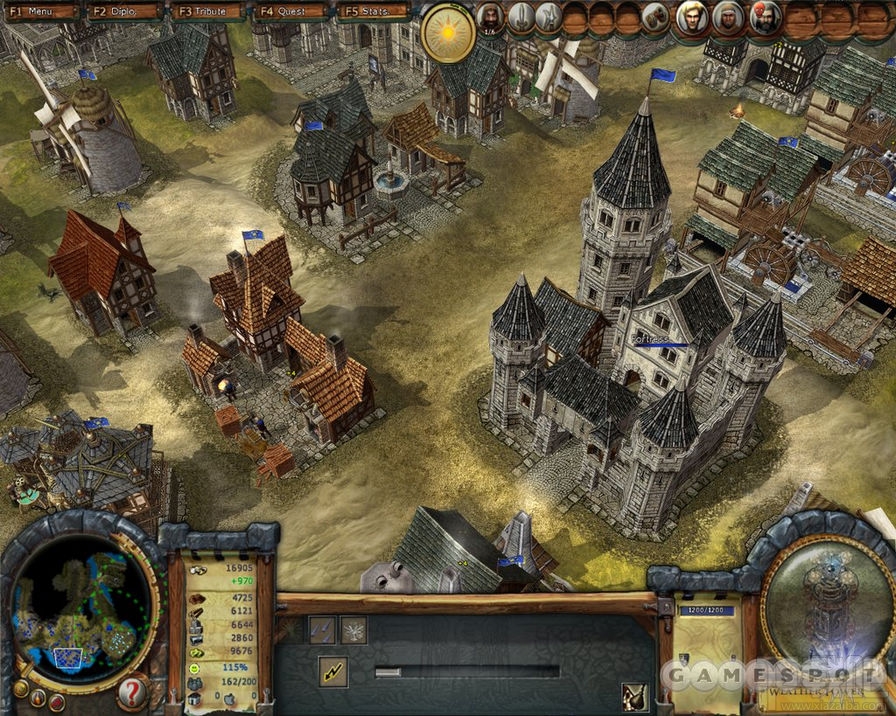The height and width of the screenshot is (716, 896).
Task: Show the F4 Quest log
Action: tap(291, 12)
